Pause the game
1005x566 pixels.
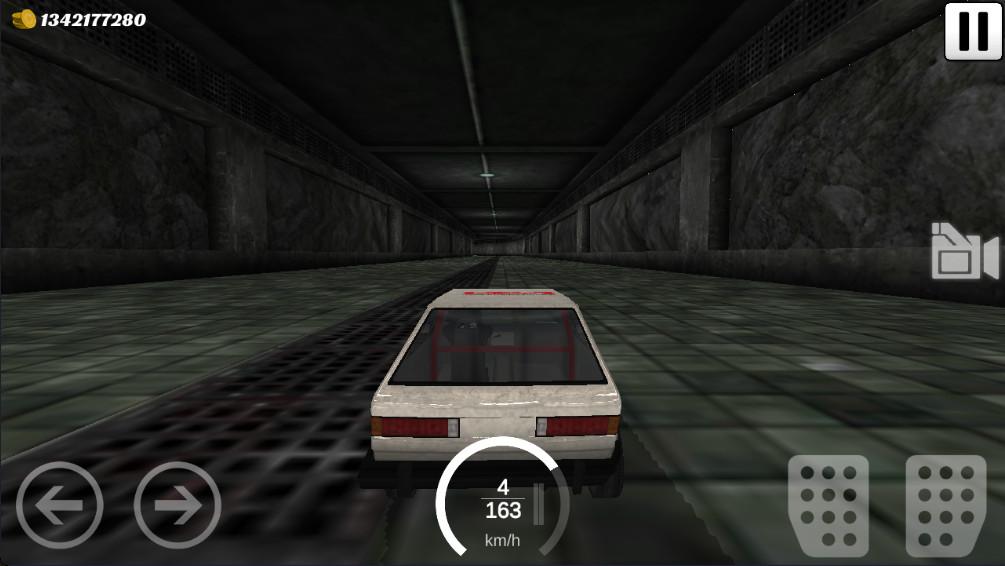972,31
